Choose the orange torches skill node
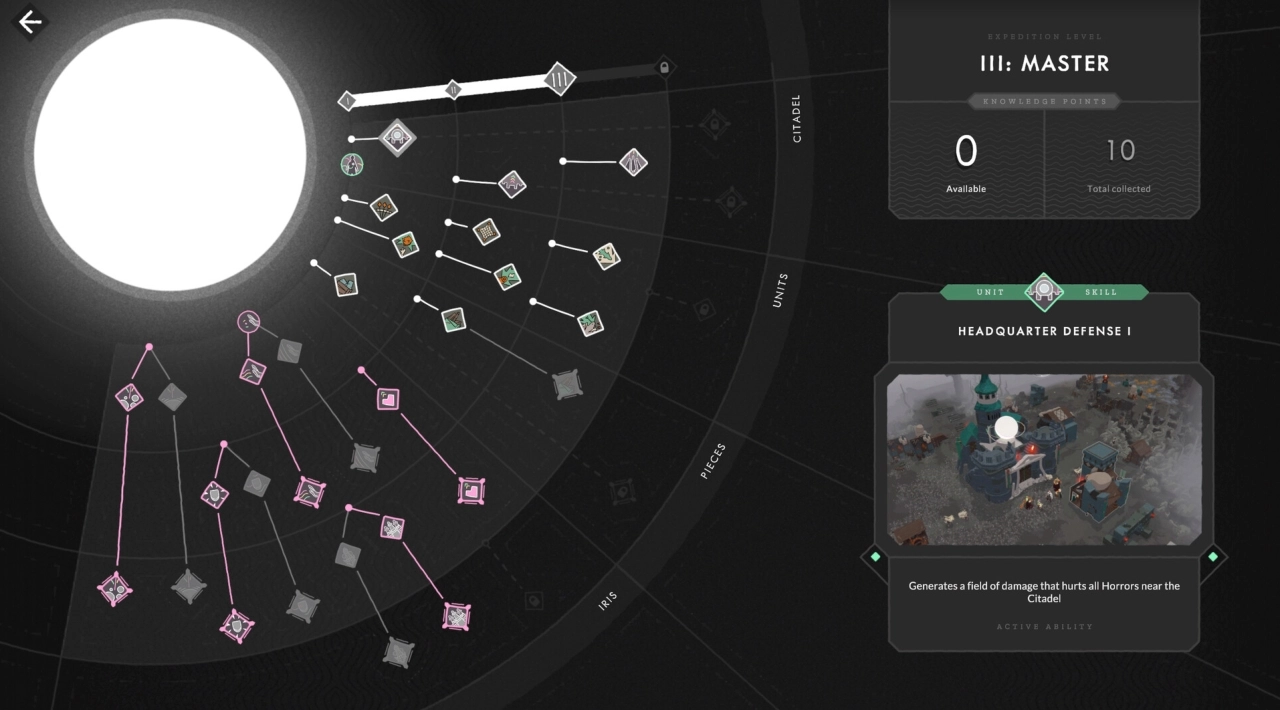Viewport: 1280px width, 710px height. [x=384, y=207]
